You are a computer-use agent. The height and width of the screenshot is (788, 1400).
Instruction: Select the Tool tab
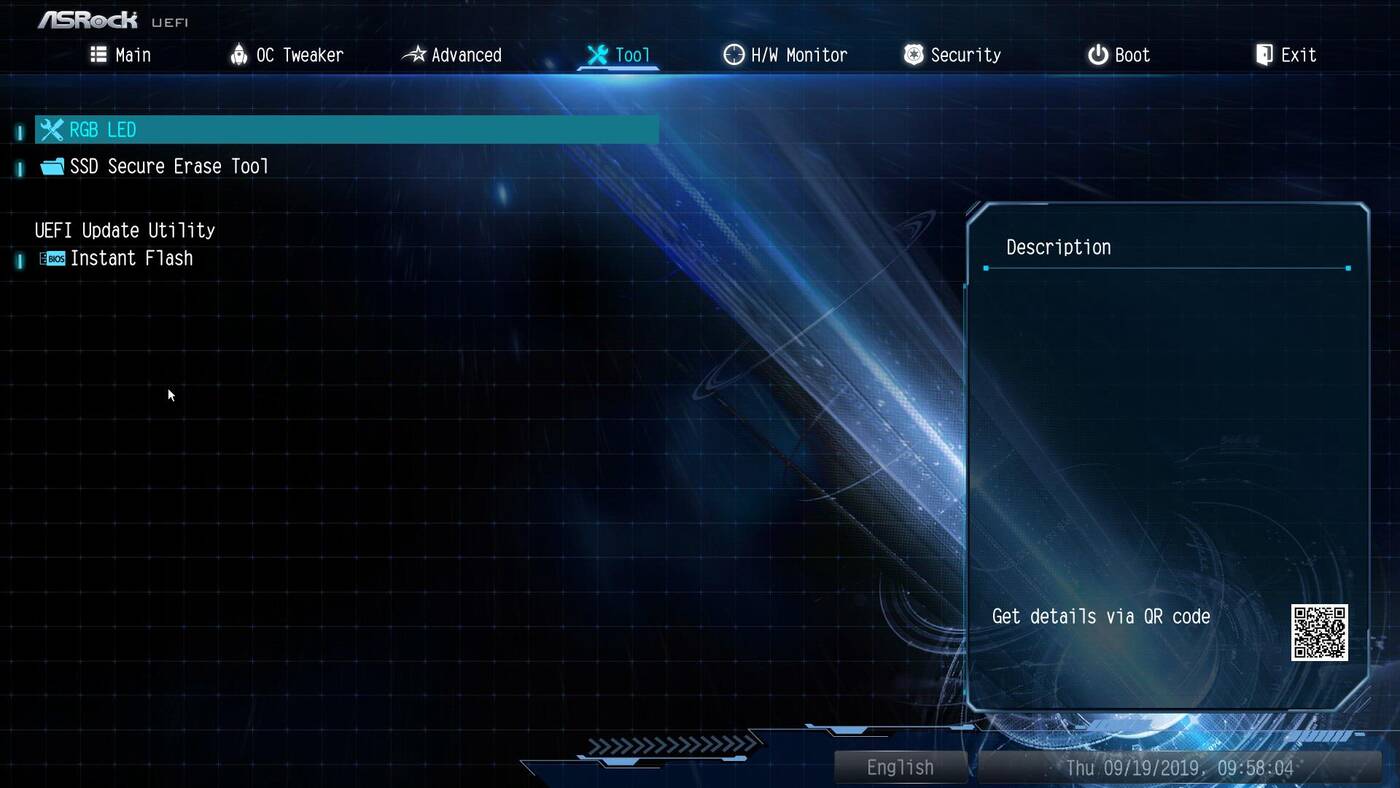tap(618, 55)
